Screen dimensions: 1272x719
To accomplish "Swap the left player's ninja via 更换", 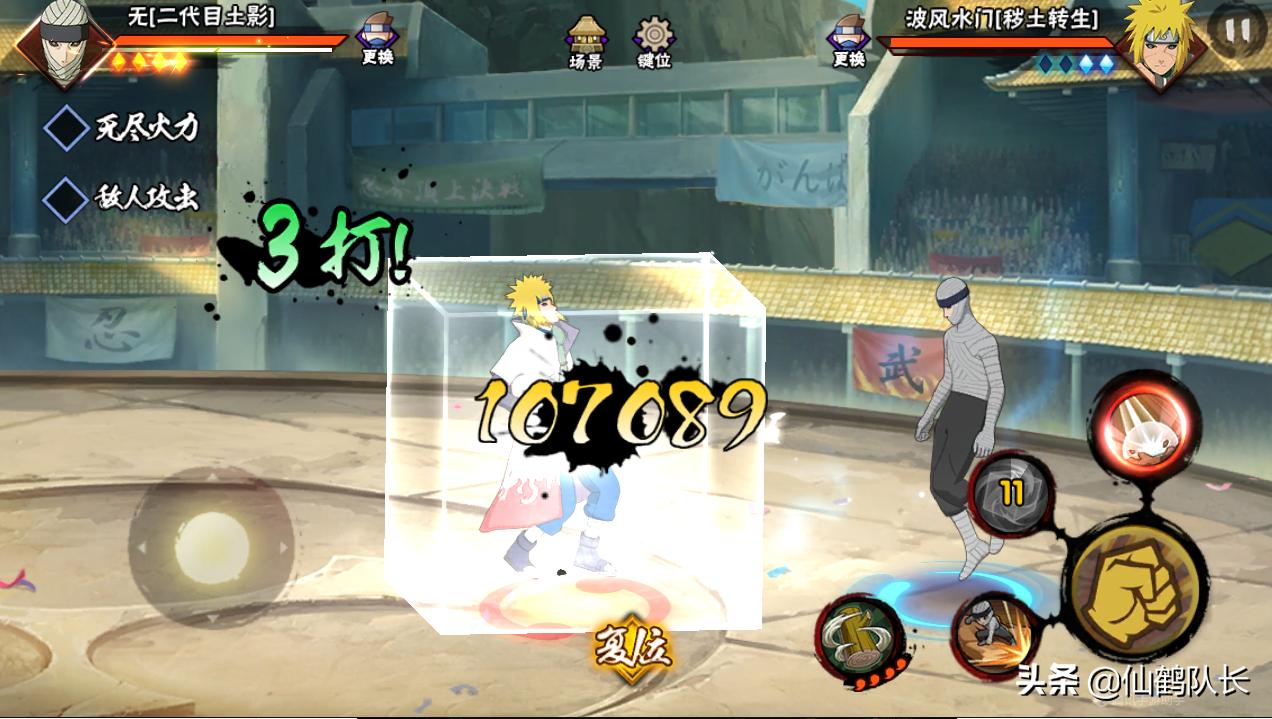I will pyautogui.click(x=377, y=38).
